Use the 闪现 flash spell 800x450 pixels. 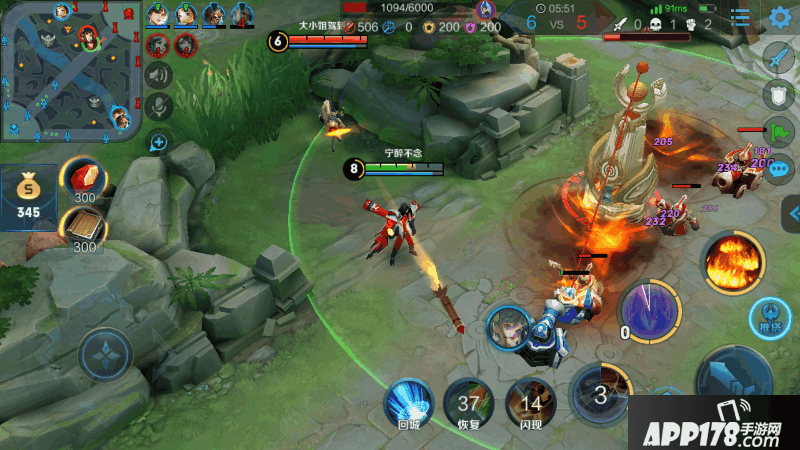[x=531, y=404]
